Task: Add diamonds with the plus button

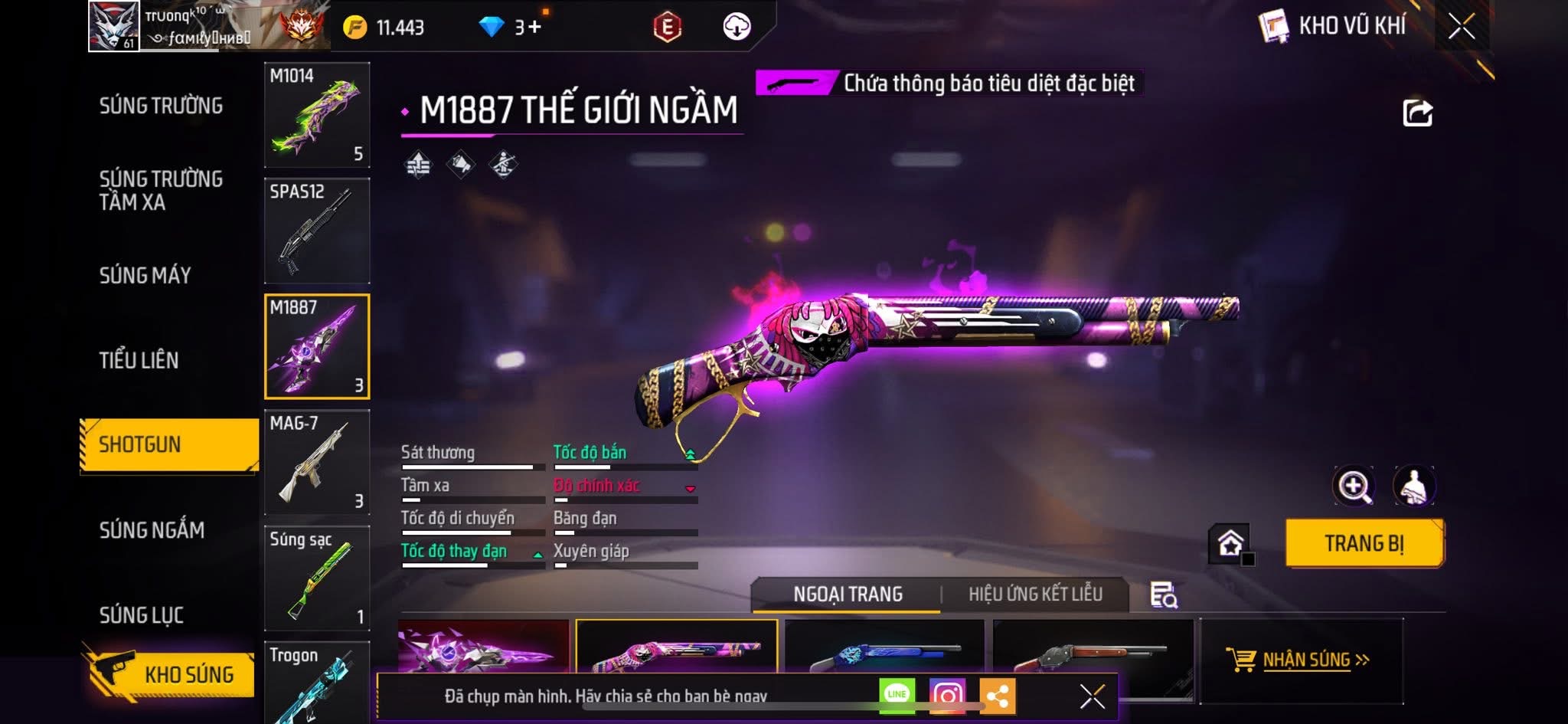Action: coord(534,28)
